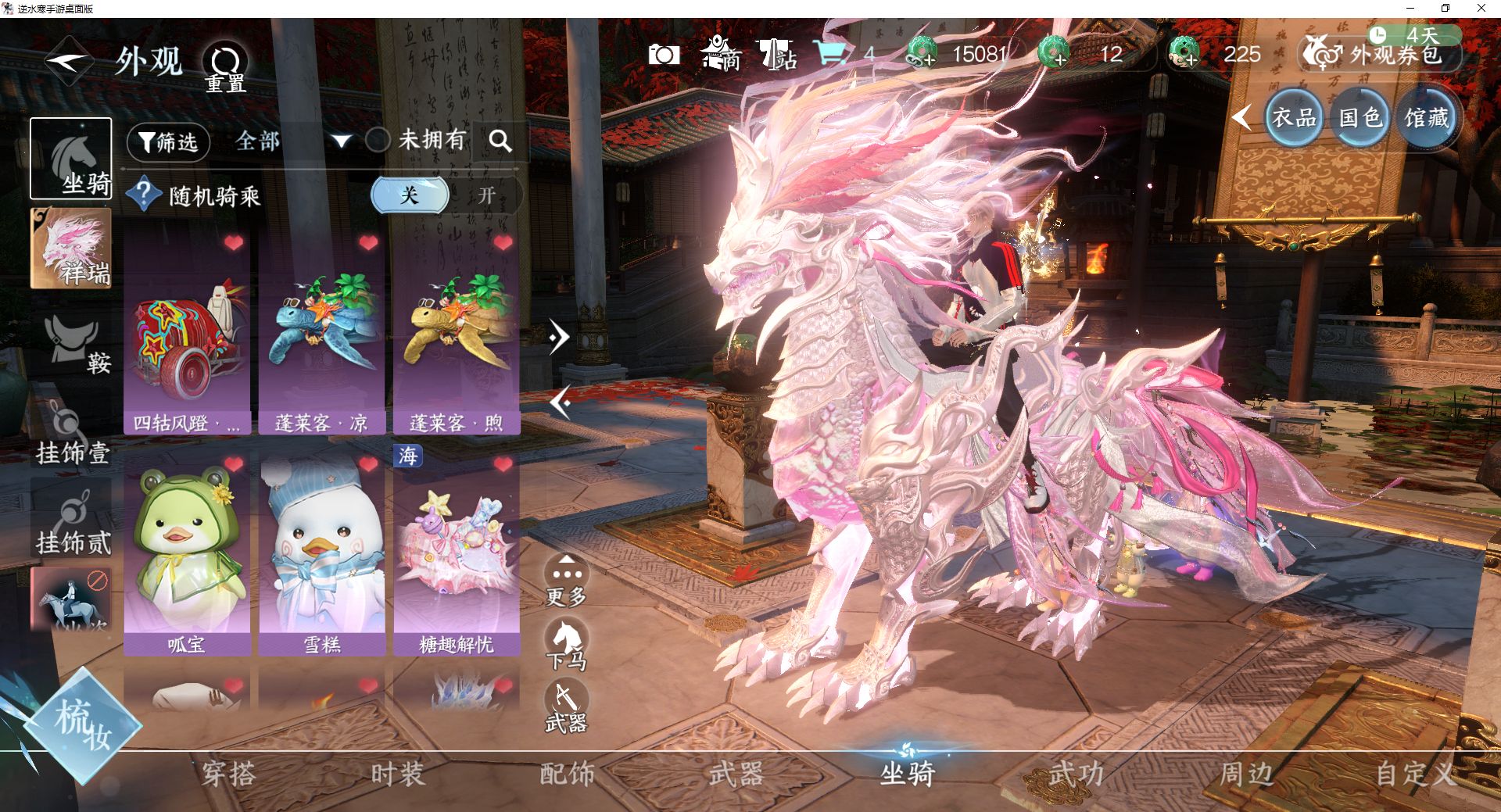Switch random riding to 开
This screenshot has height=812, width=1501.
487,195
